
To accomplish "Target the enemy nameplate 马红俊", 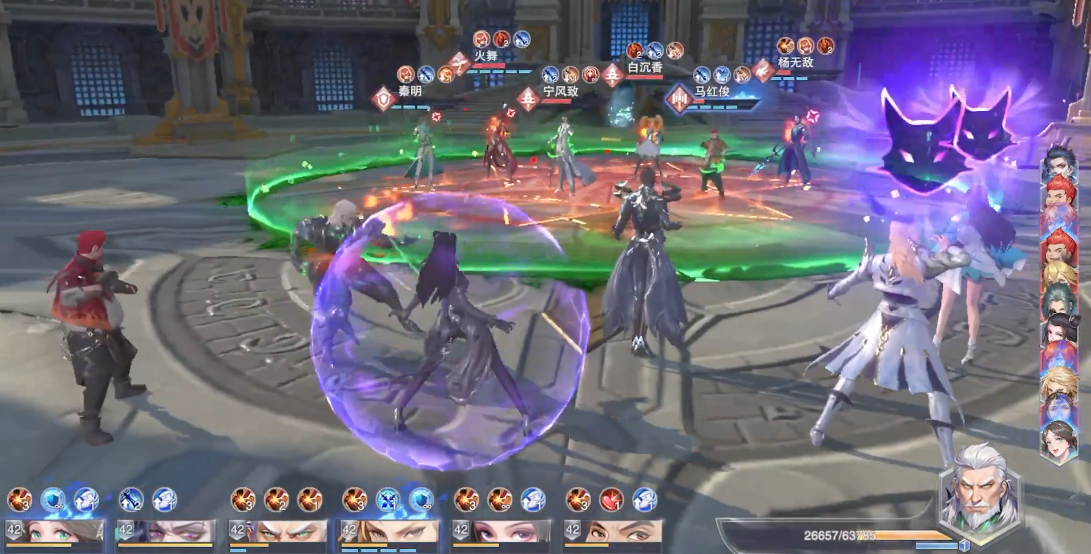I will point(710,91).
